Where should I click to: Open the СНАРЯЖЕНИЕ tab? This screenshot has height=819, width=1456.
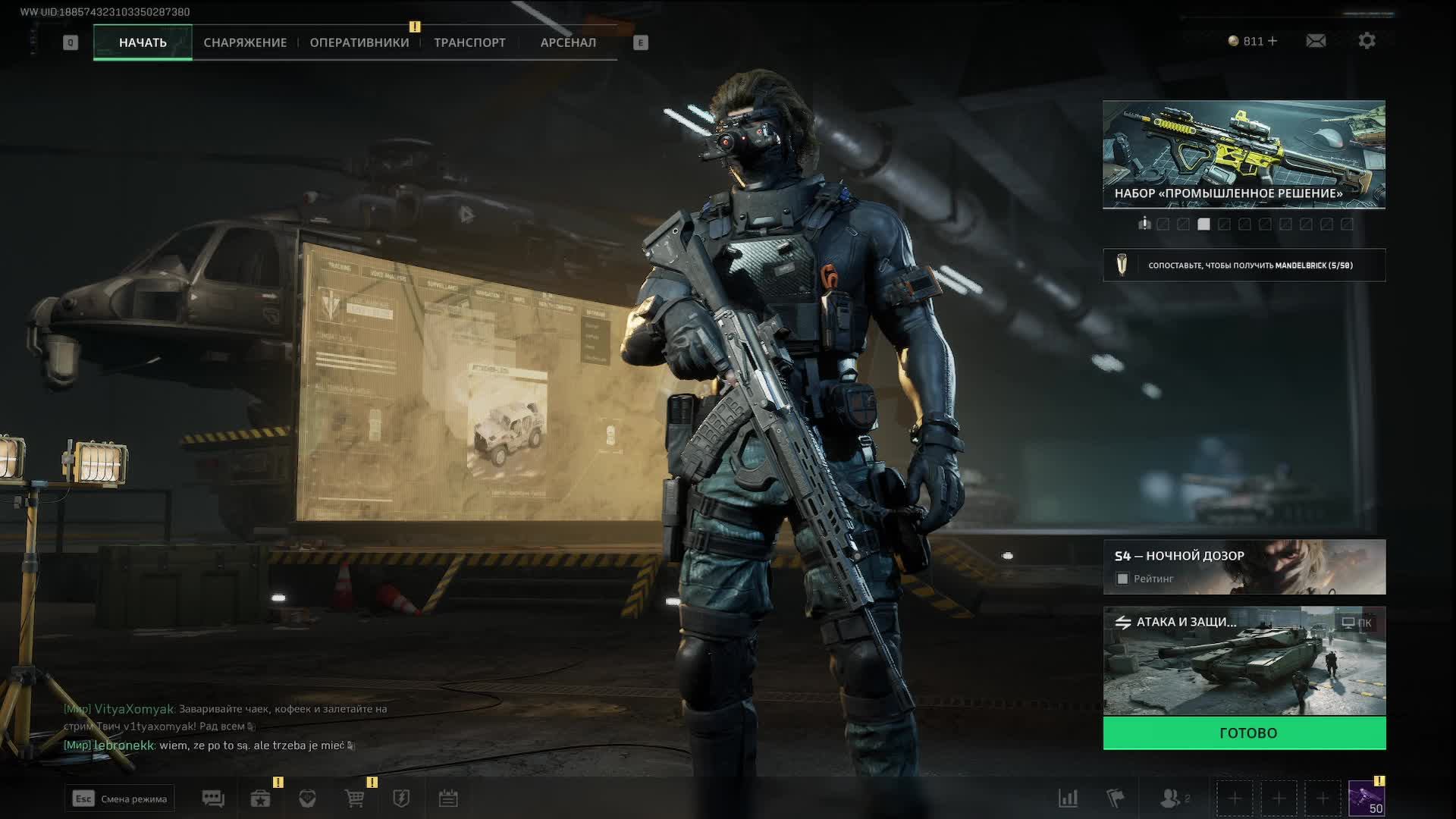point(245,42)
